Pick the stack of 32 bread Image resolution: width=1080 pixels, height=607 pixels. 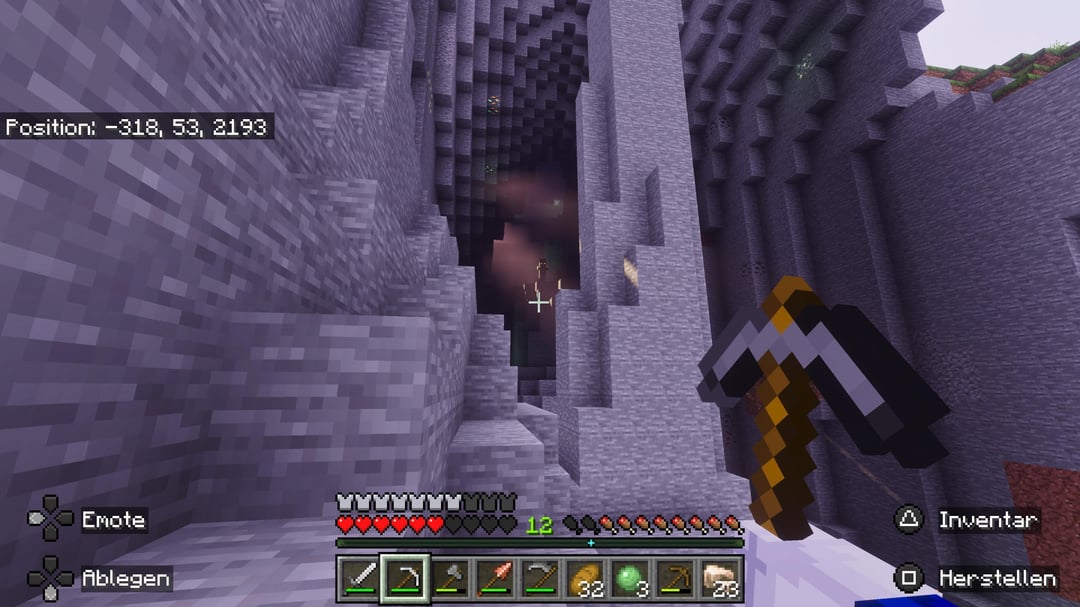pyautogui.click(x=585, y=578)
